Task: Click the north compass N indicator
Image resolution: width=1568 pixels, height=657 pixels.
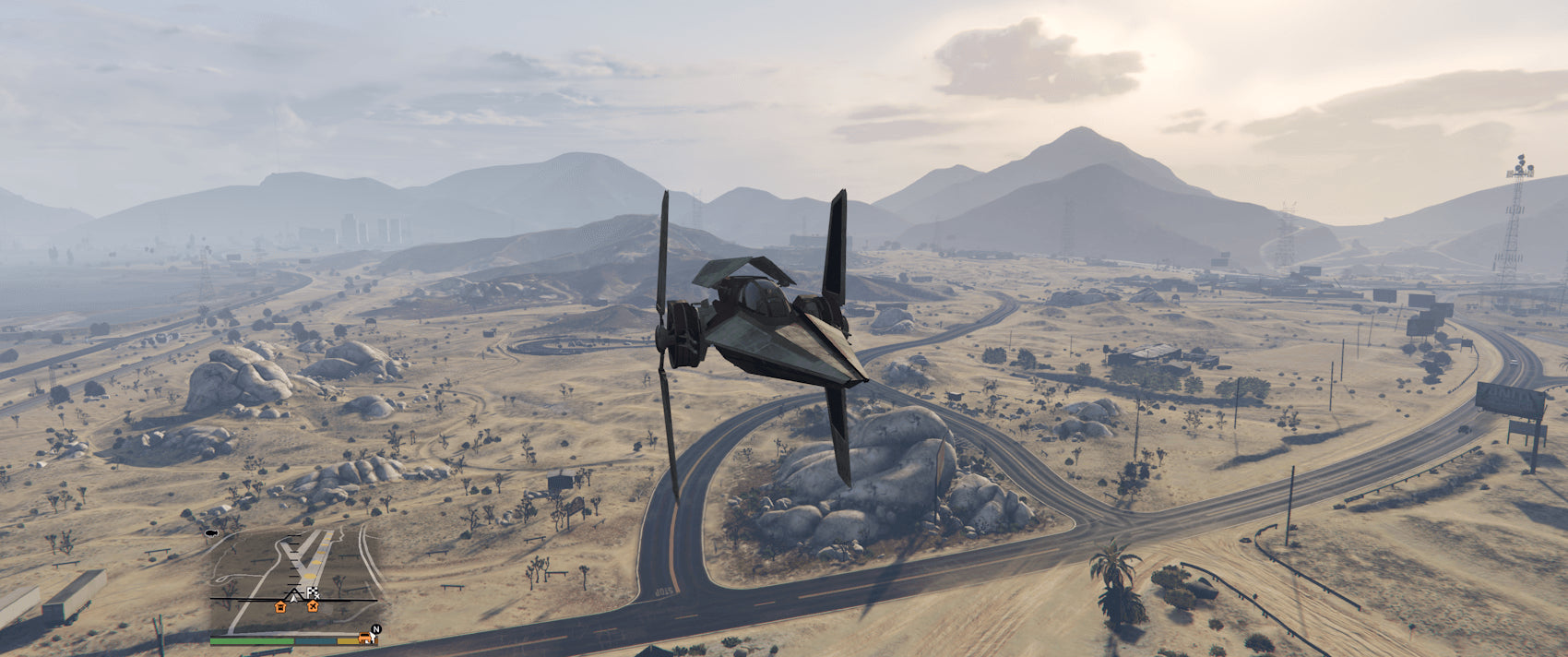Action: (375, 629)
